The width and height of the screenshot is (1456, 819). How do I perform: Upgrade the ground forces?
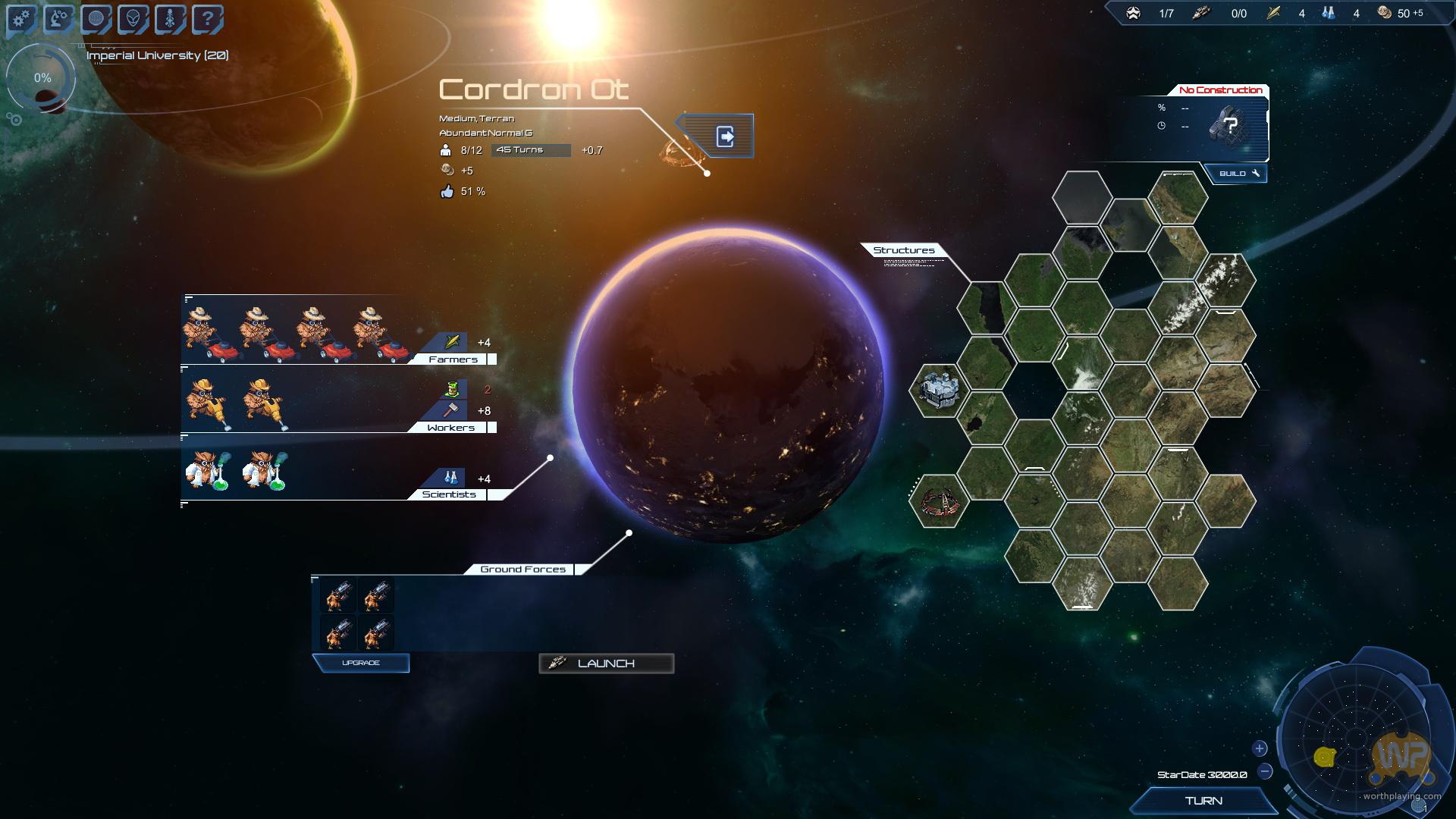point(361,664)
